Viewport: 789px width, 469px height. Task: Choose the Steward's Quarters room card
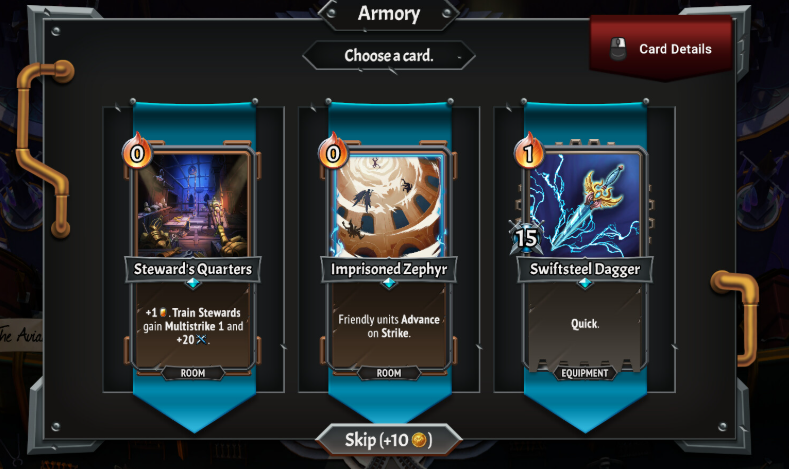pyautogui.click(x=194, y=260)
